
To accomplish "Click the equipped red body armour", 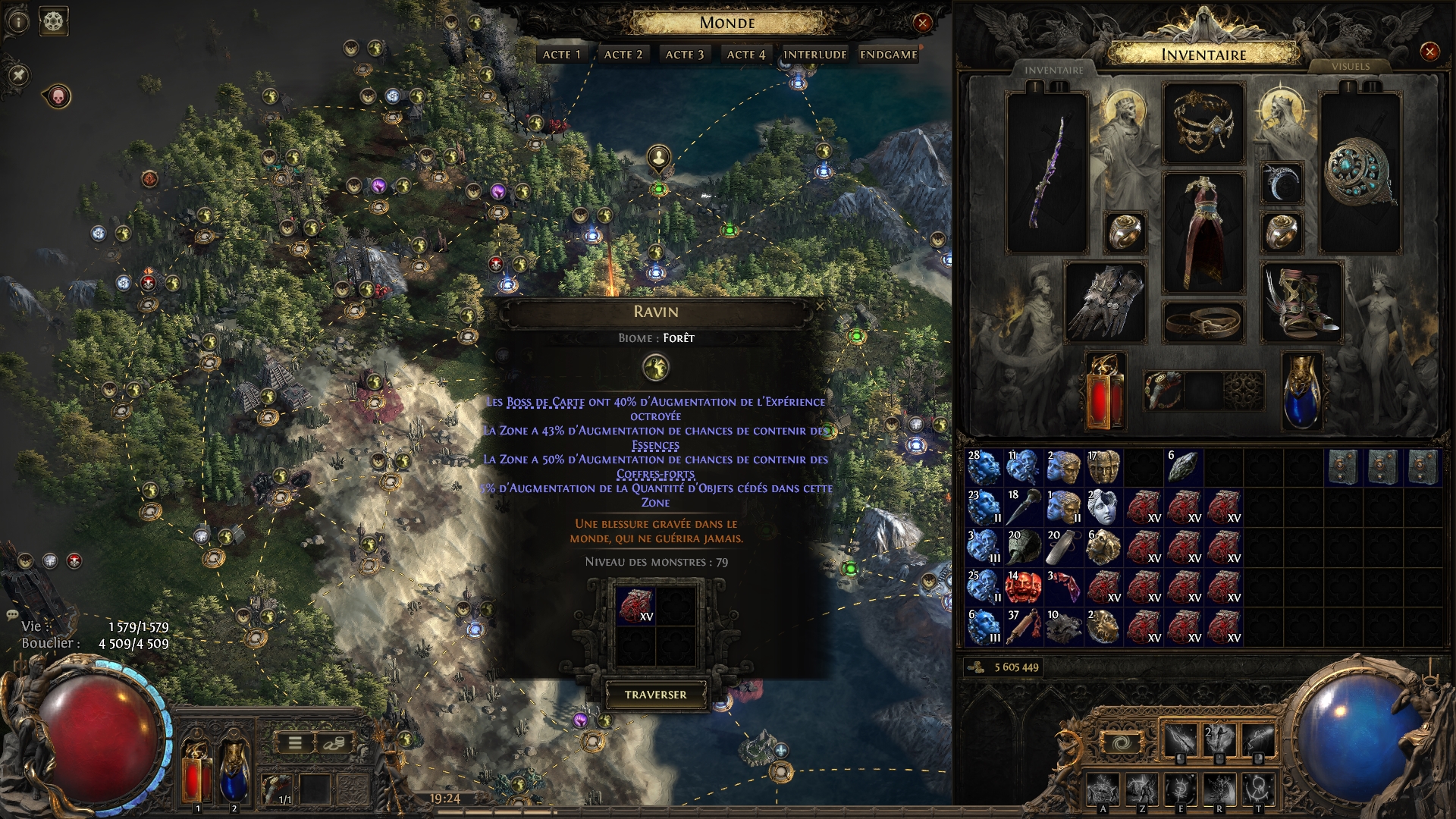I will coord(1203,232).
